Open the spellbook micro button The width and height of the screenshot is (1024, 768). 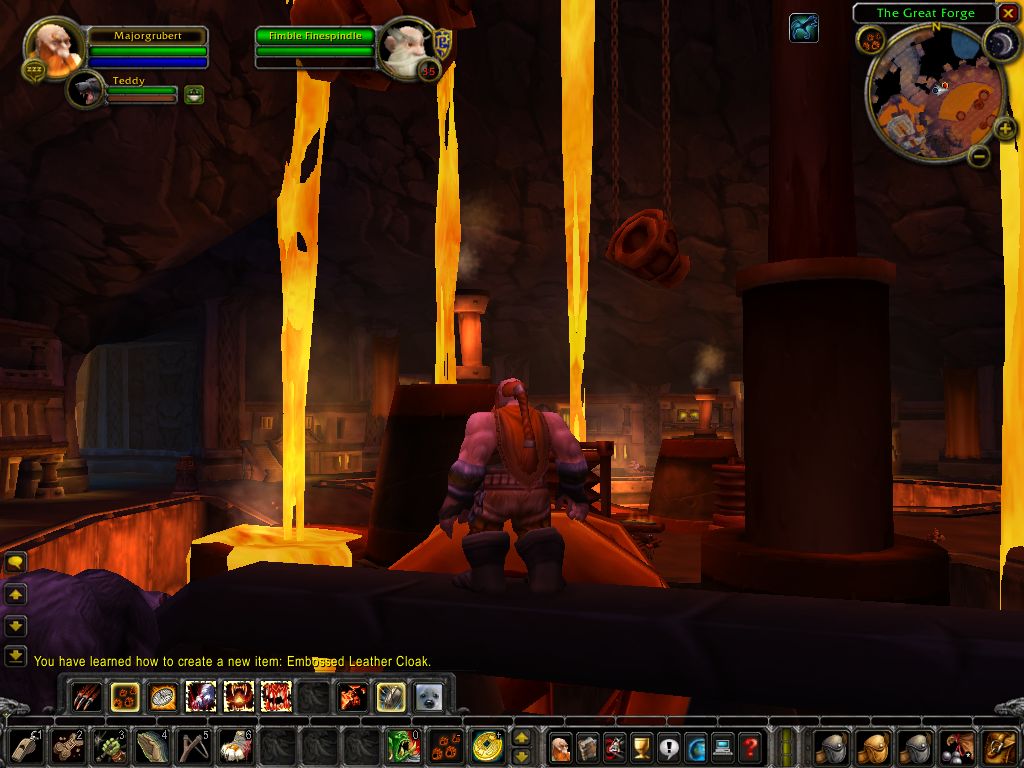[587, 746]
